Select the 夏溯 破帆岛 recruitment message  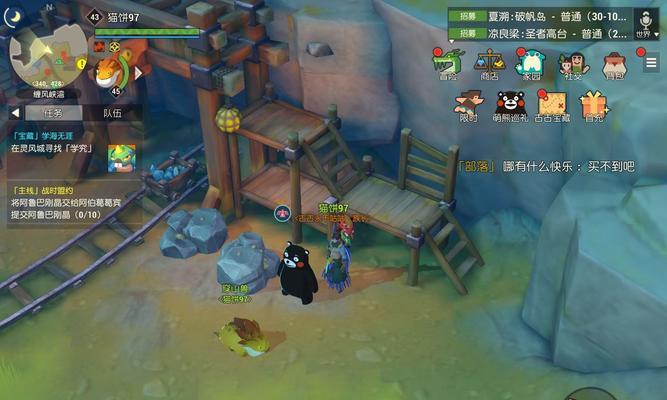coord(542,16)
